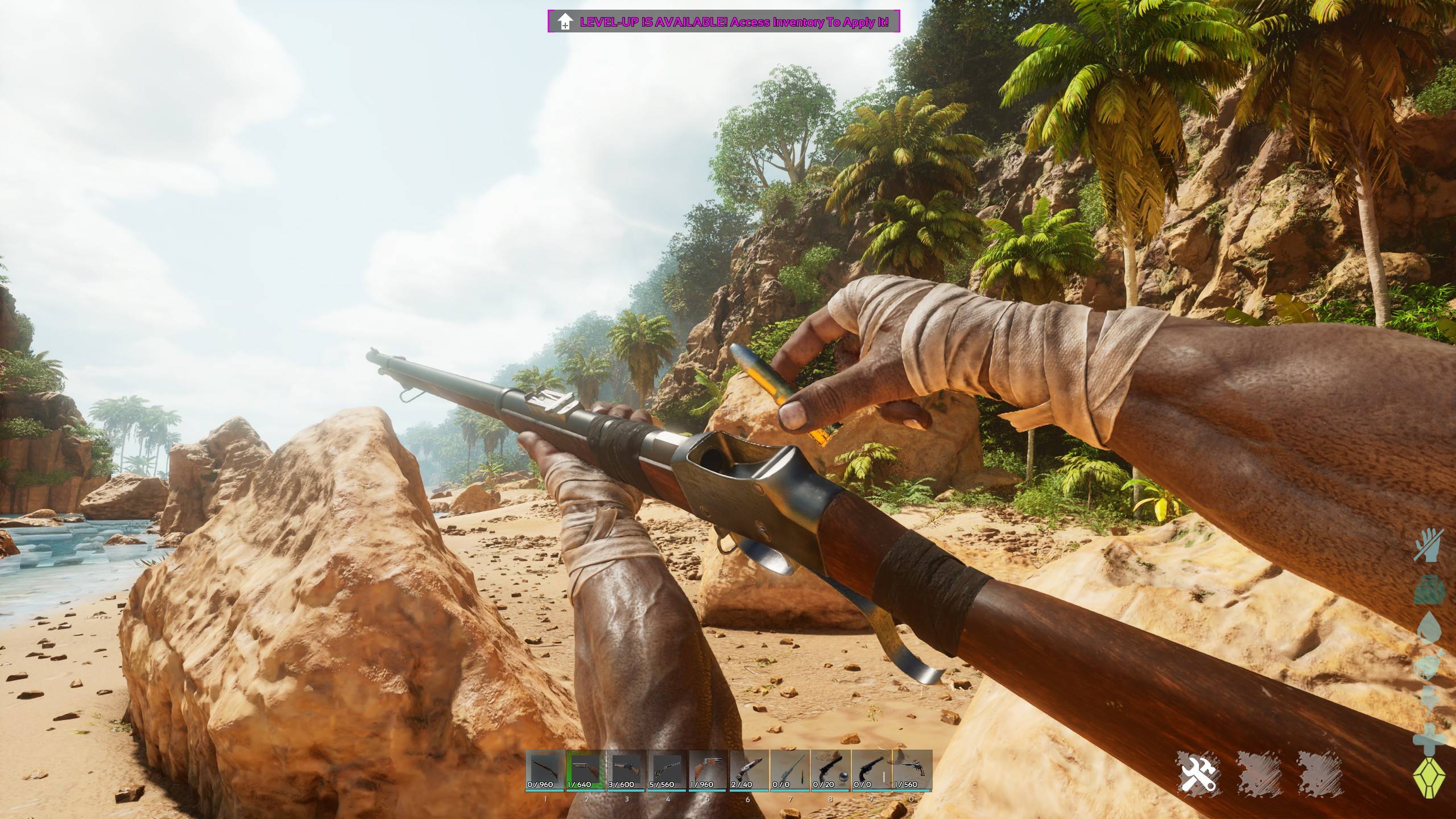Select slot 5 rifle showing 1/960

[708, 770]
